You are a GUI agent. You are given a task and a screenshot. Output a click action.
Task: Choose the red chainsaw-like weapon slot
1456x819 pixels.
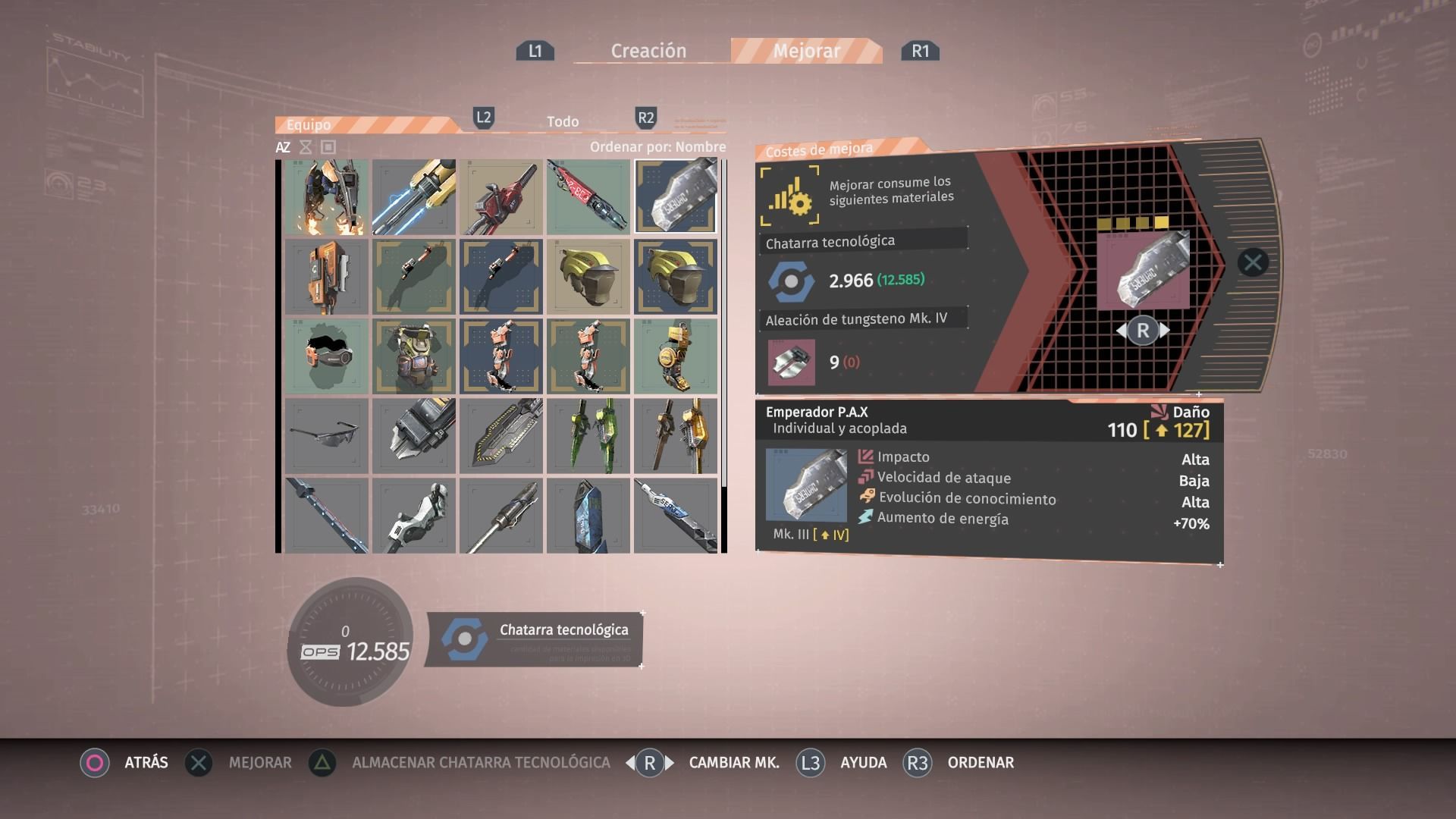(x=501, y=196)
